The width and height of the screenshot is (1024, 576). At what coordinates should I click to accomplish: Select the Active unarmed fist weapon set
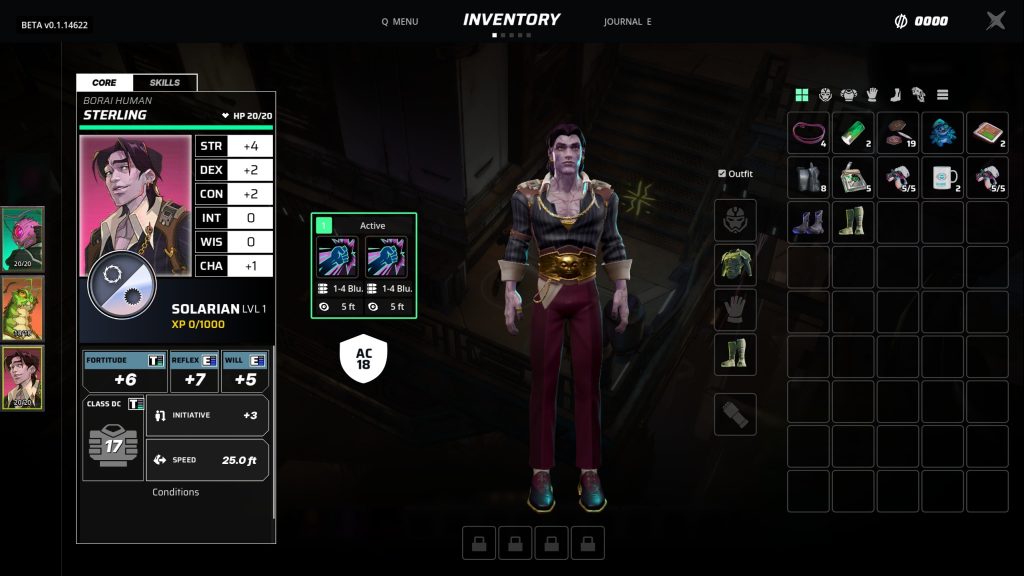tap(364, 265)
